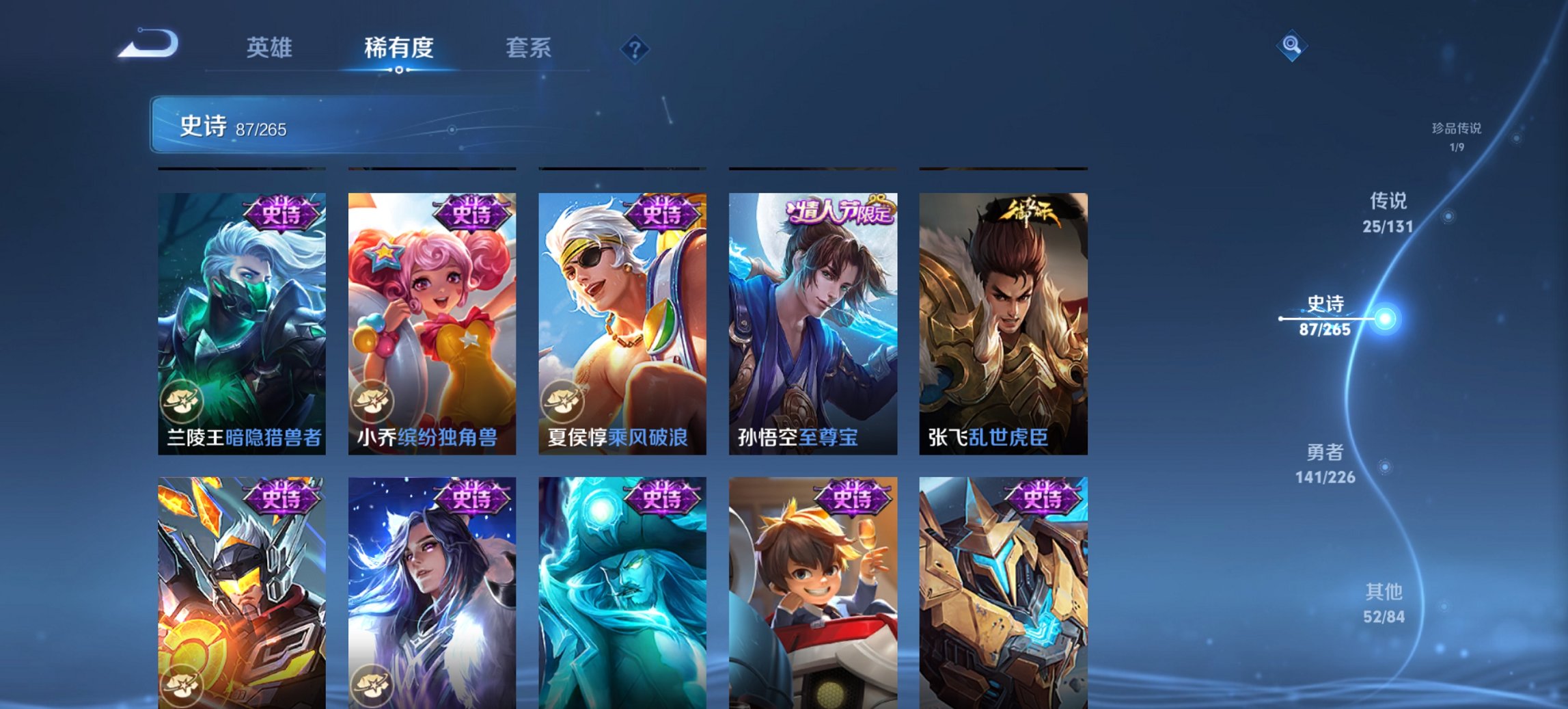Select the 稀有度 tab
This screenshot has height=709, width=1568.
[x=398, y=48]
